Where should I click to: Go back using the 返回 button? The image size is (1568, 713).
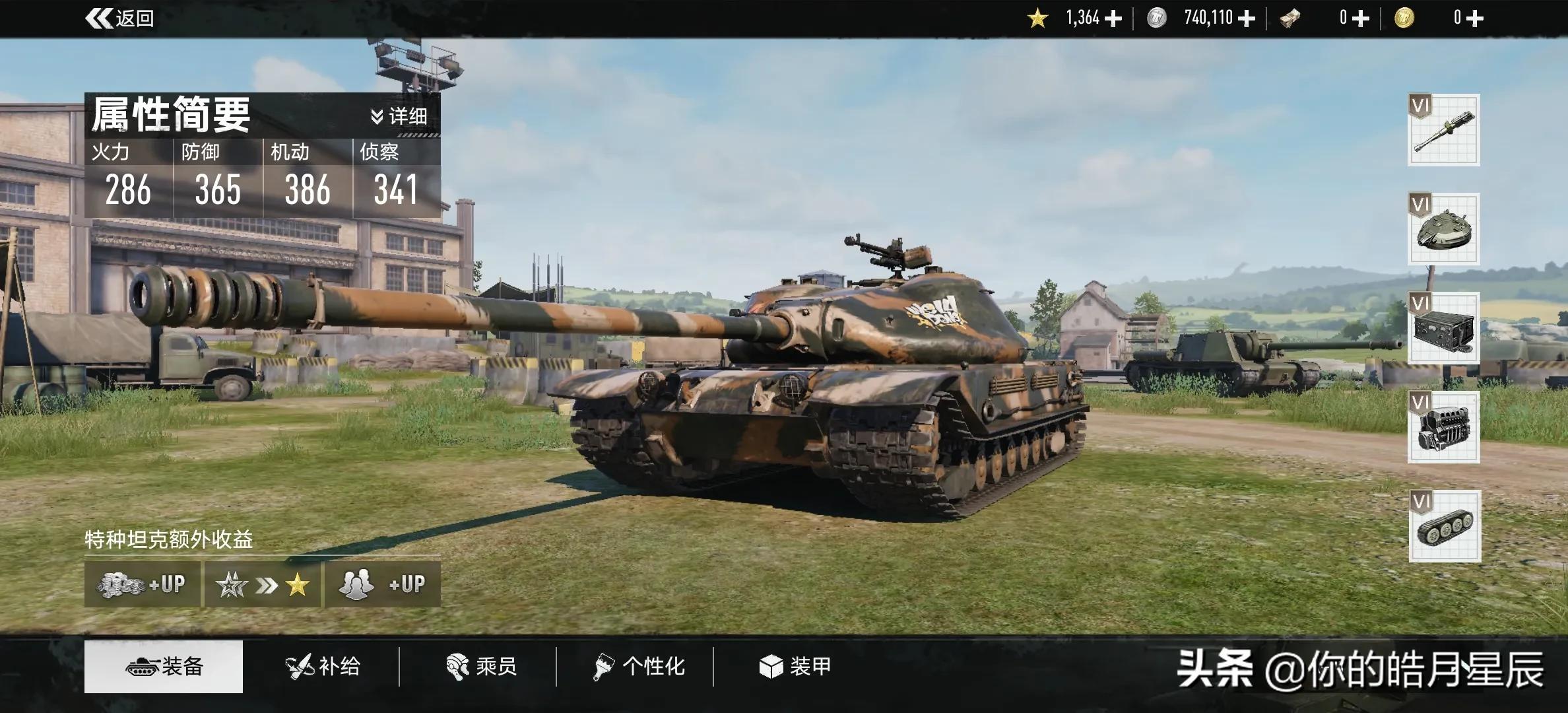120,18
